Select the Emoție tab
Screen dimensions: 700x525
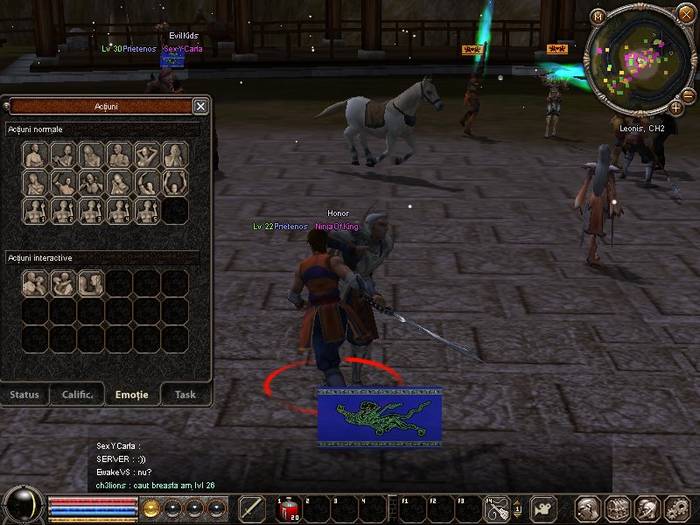[x=132, y=394]
